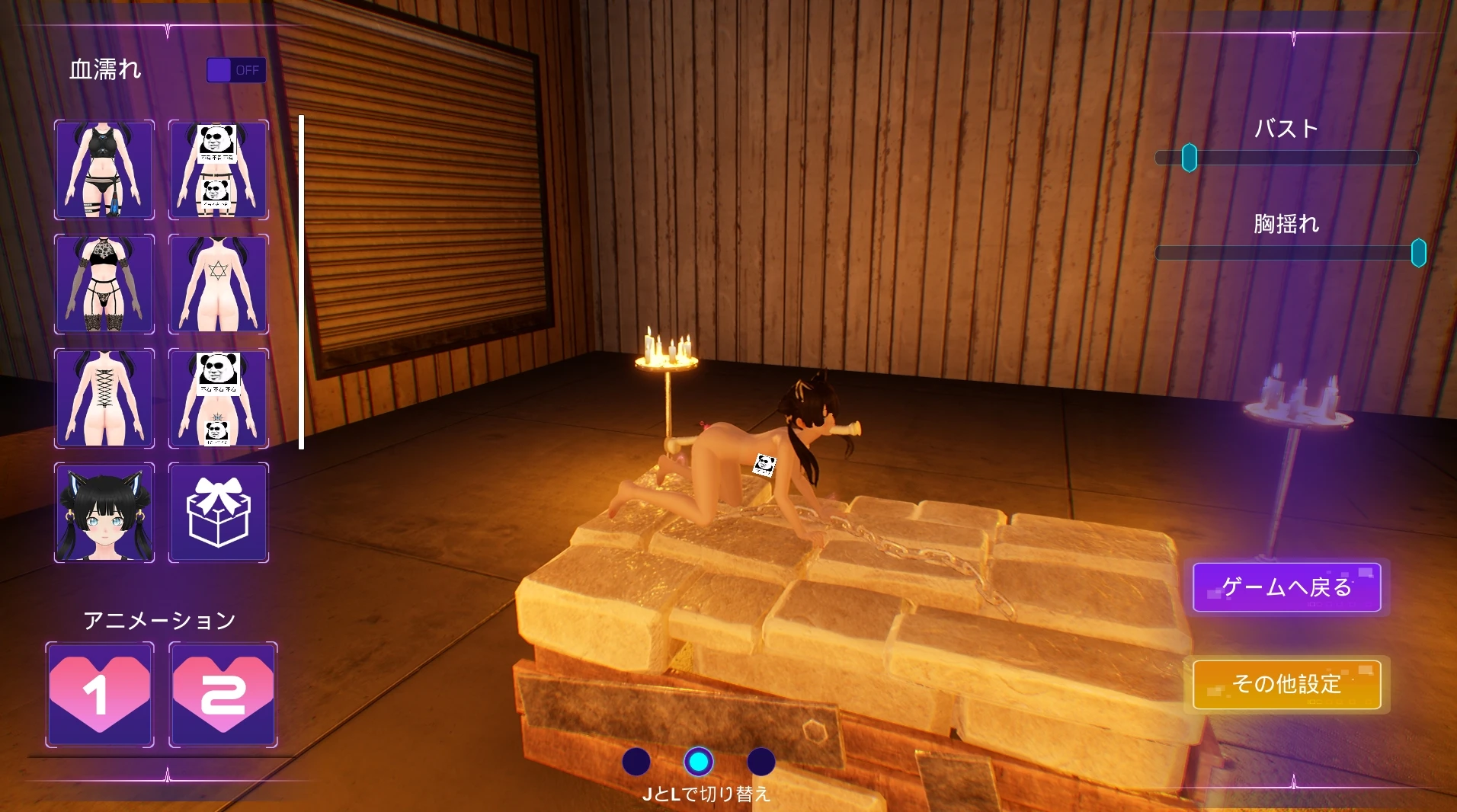Click the white gift box icon

219,513
